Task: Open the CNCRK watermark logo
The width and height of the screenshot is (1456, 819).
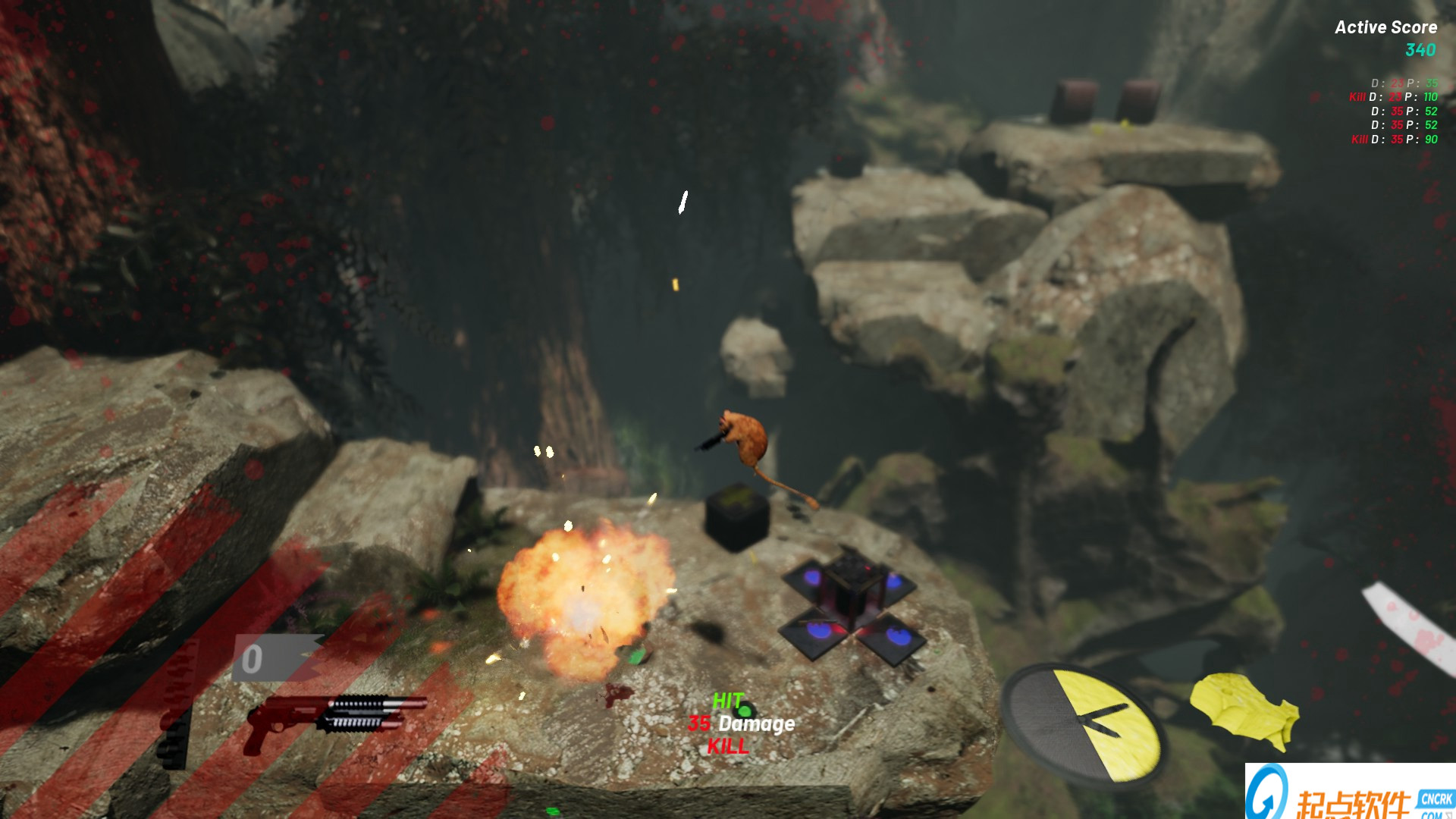Action: point(1350,792)
